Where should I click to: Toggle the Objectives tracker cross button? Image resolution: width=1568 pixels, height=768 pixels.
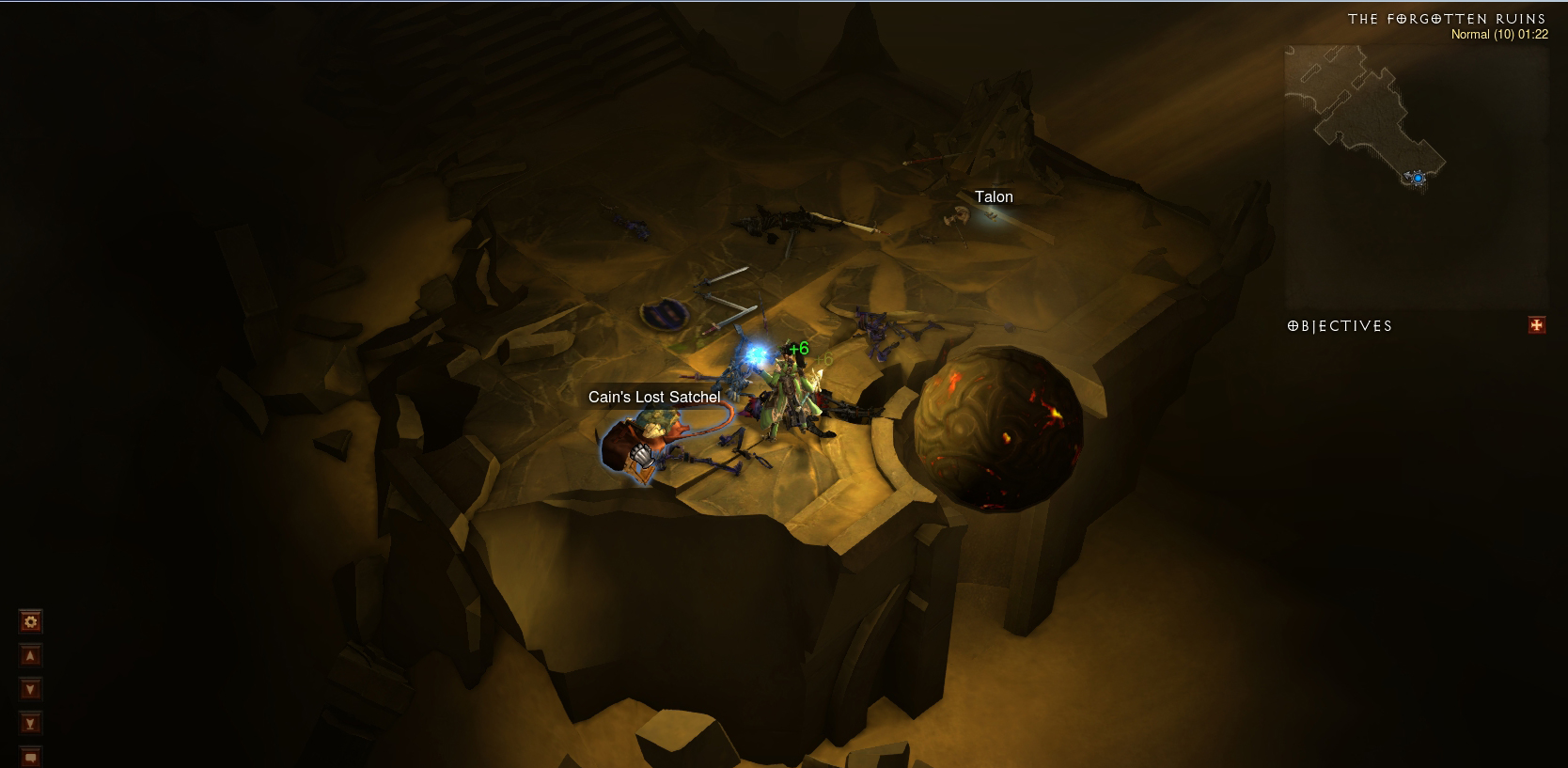pyautogui.click(x=1537, y=325)
